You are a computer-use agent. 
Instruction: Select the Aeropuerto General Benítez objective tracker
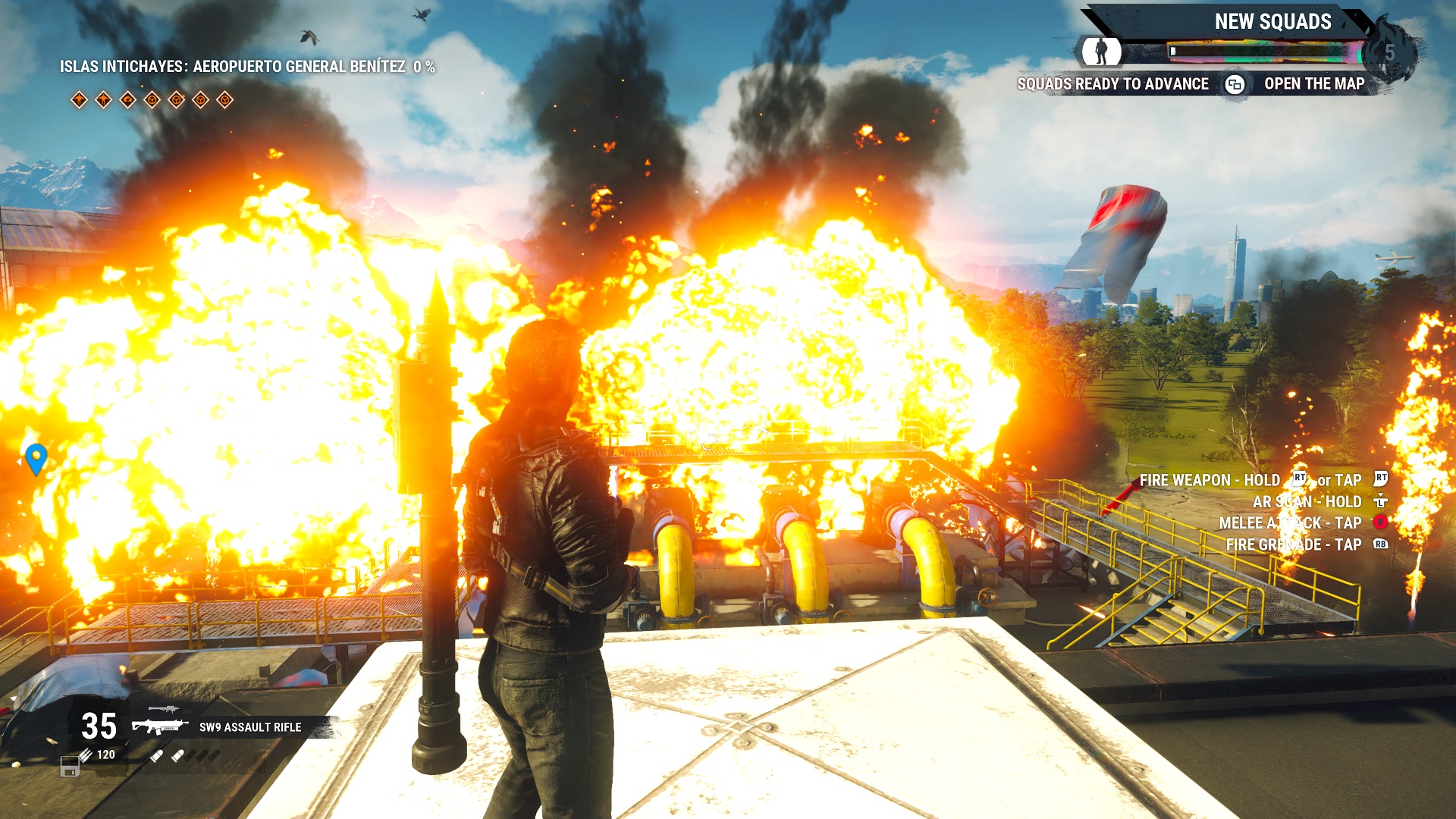247,67
